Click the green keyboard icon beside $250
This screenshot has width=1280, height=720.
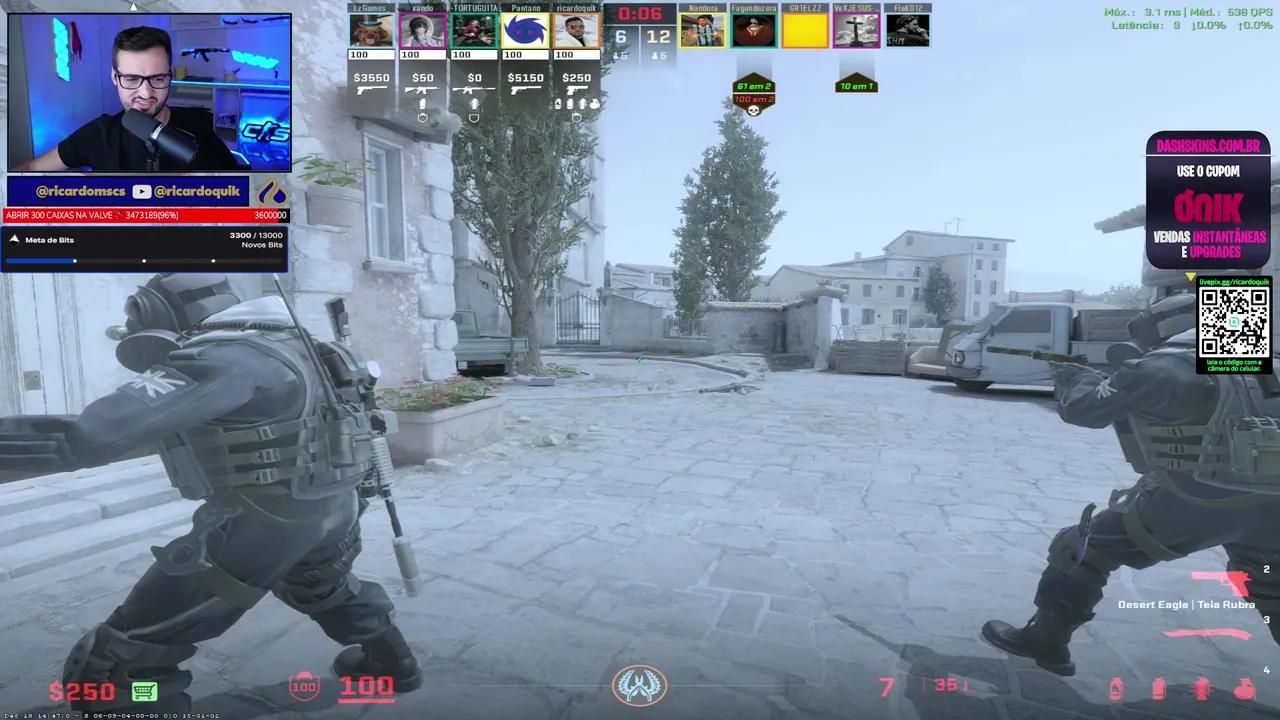coord(144,691)
